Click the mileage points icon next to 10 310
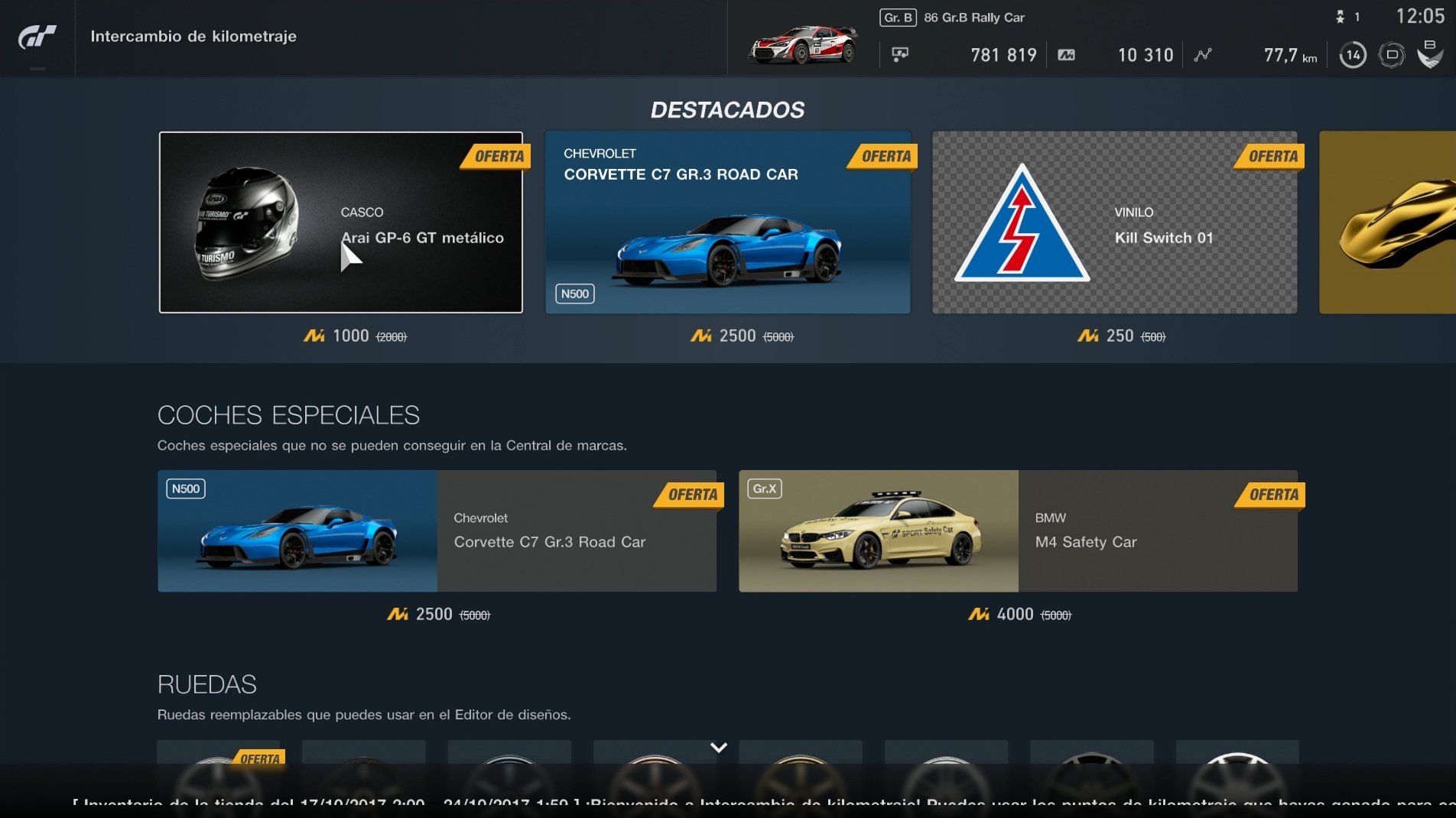1456x818 pixels. point(1068,54)
